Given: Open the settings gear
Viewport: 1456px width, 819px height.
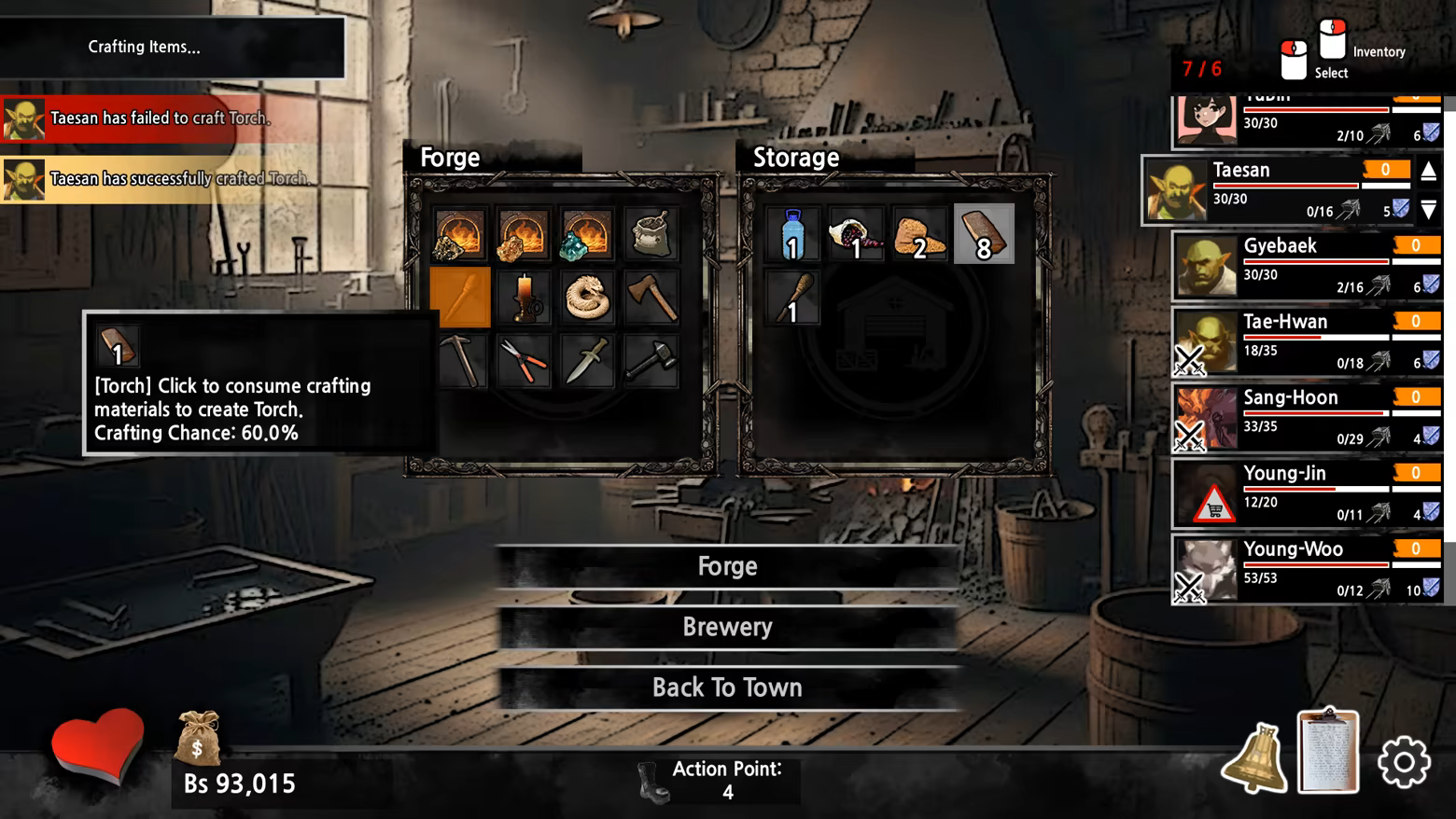Looking at the screenshot, I should coord(1404,762).
